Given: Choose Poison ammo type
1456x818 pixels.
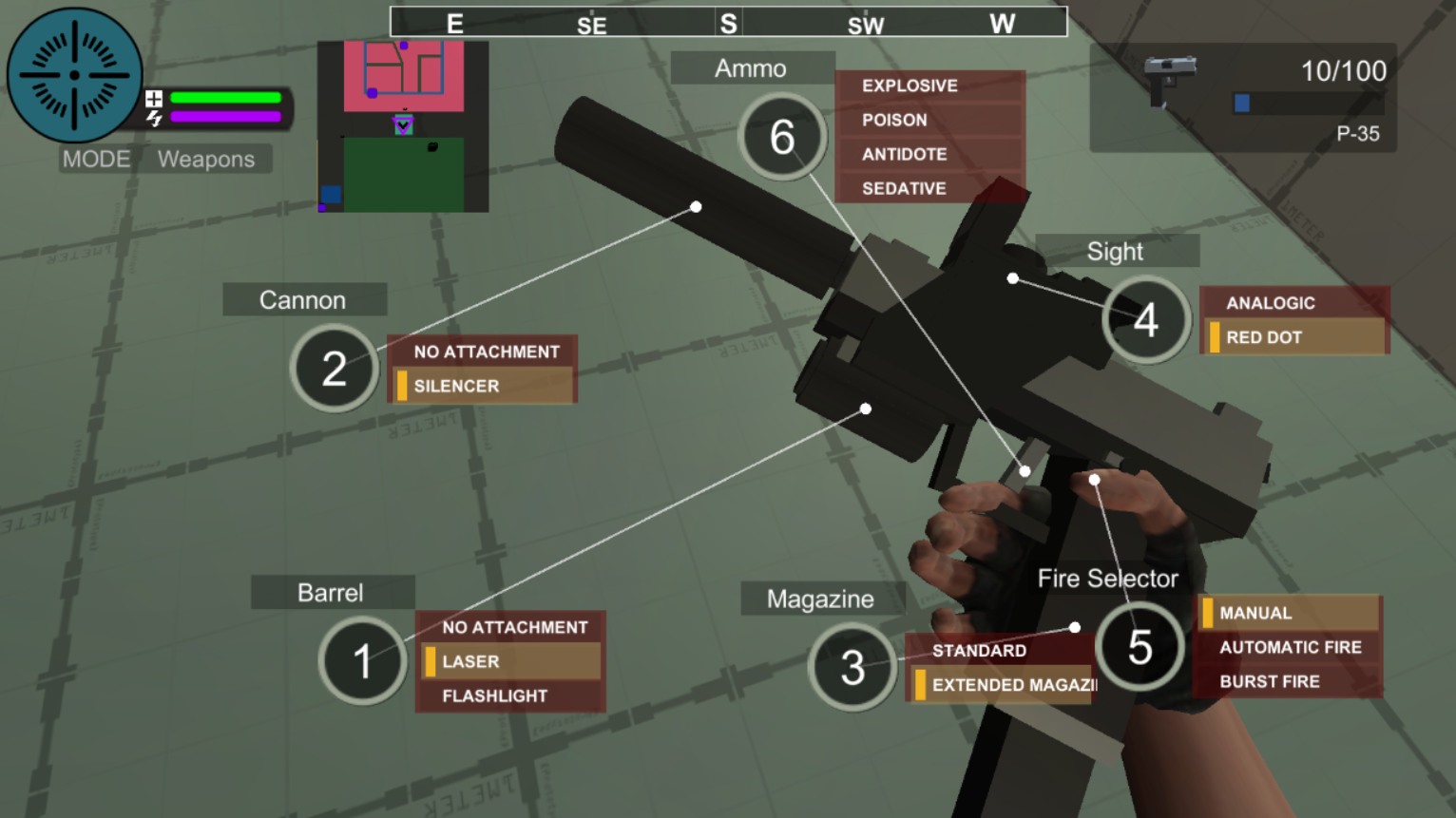Looking at the screenshot, I should [x=929, y=120].
